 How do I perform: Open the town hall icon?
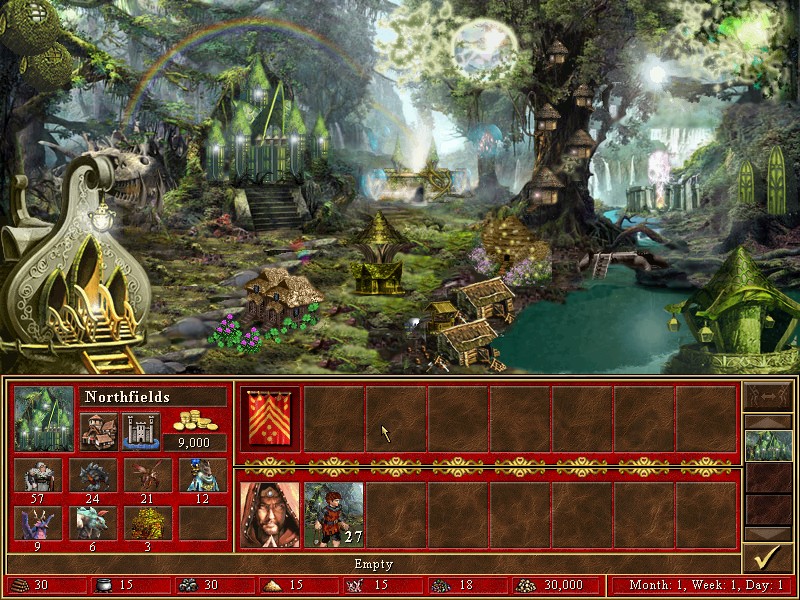[x=98, y=431]
